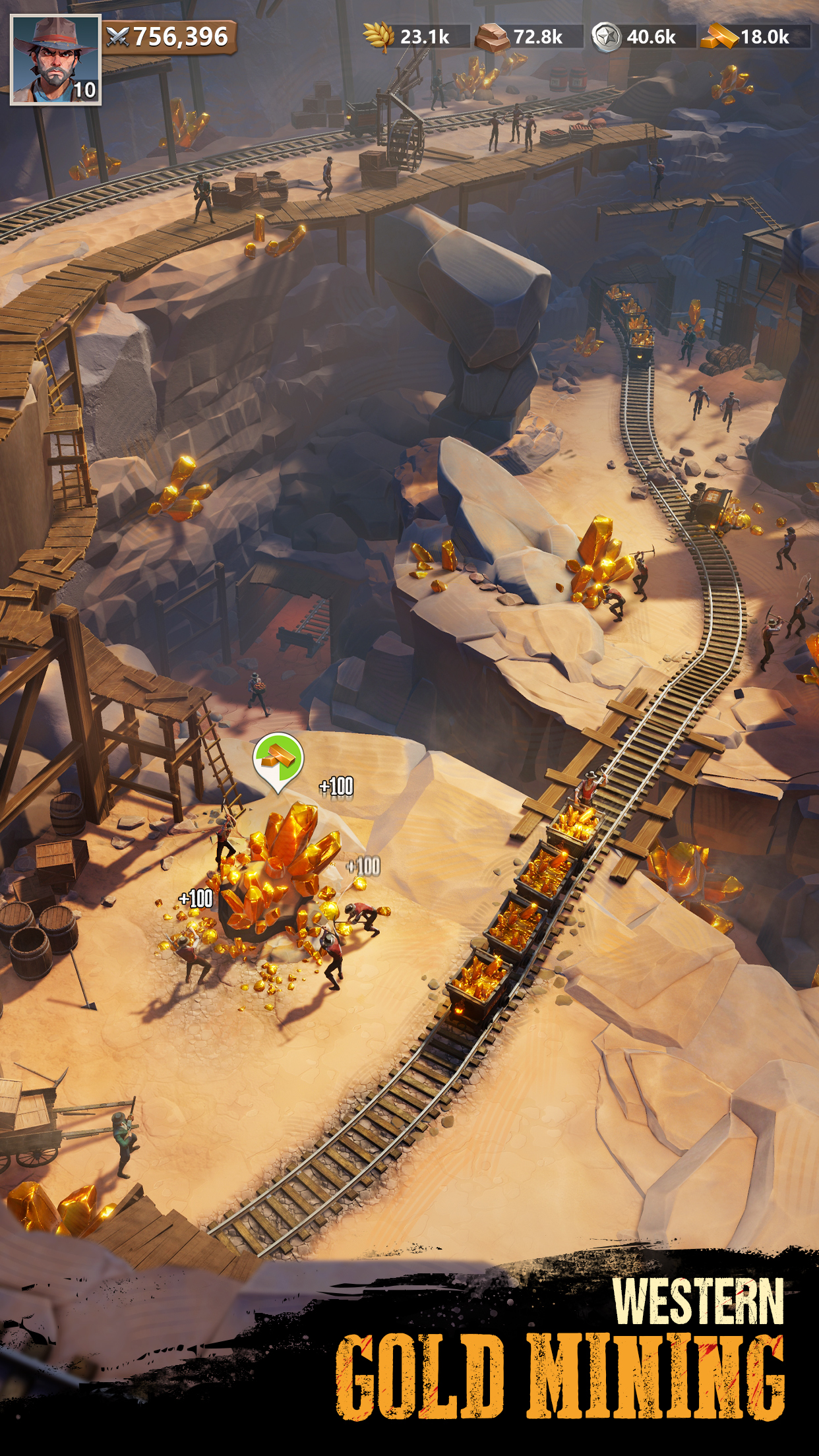Image resolution: width=819 pixels, height=1456 pixels.
Task: Tap the wheat food resource counter
Action: (415, 37)
